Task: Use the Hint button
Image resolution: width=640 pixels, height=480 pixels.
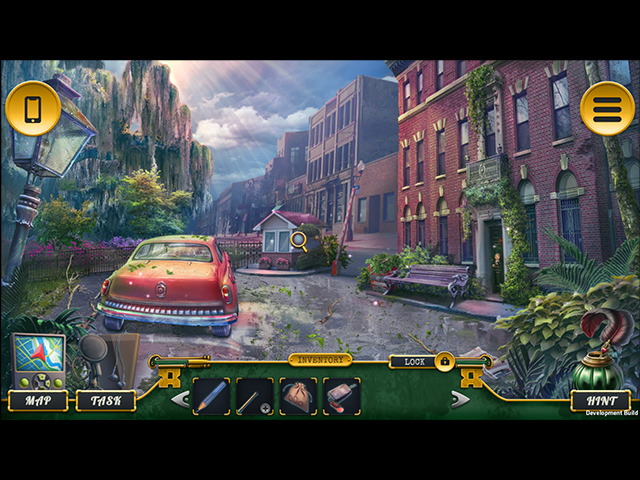Action: click(x=600, y=400)
